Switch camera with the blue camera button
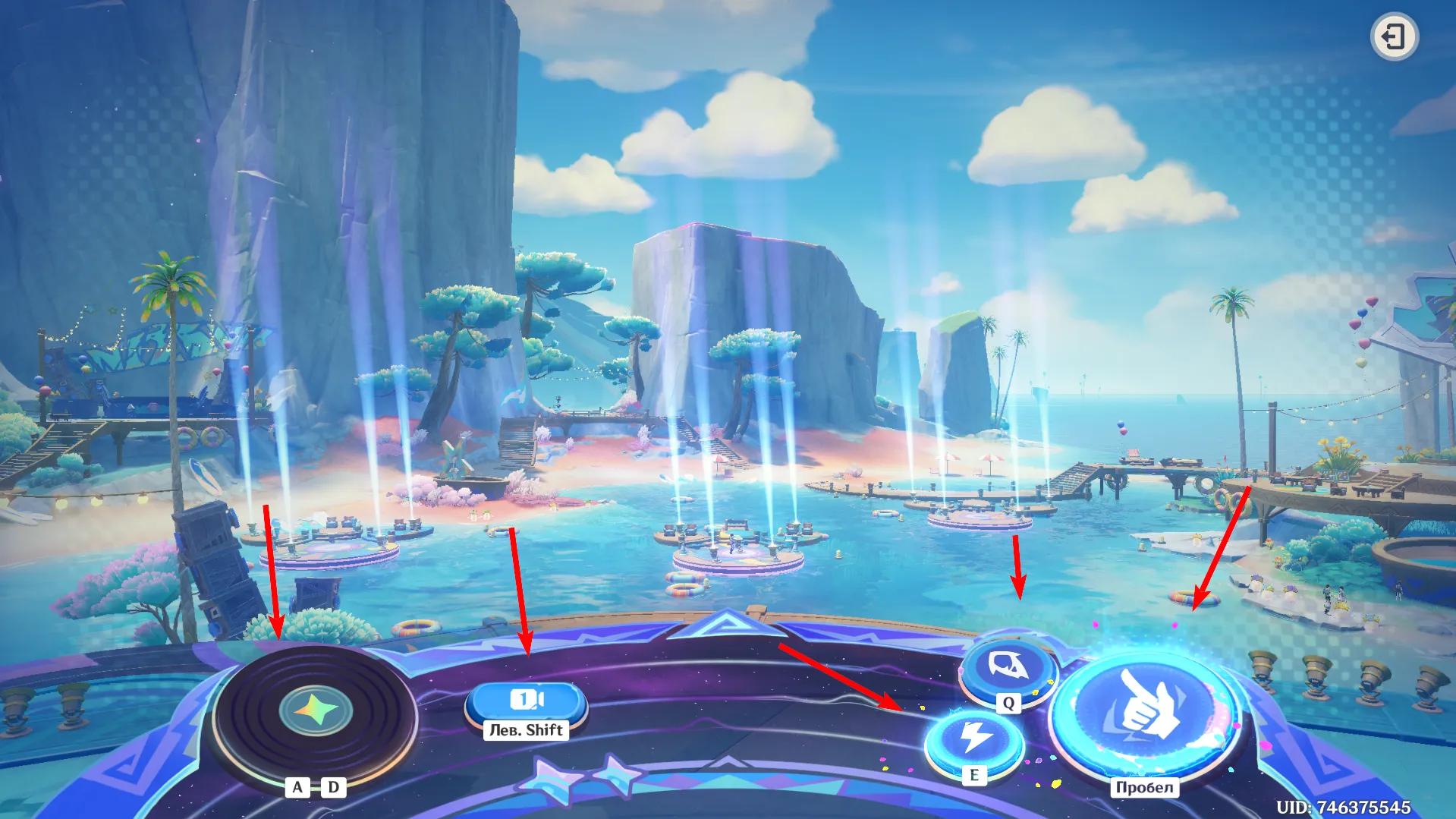The image size is (1456, 819). click(526, 699)
